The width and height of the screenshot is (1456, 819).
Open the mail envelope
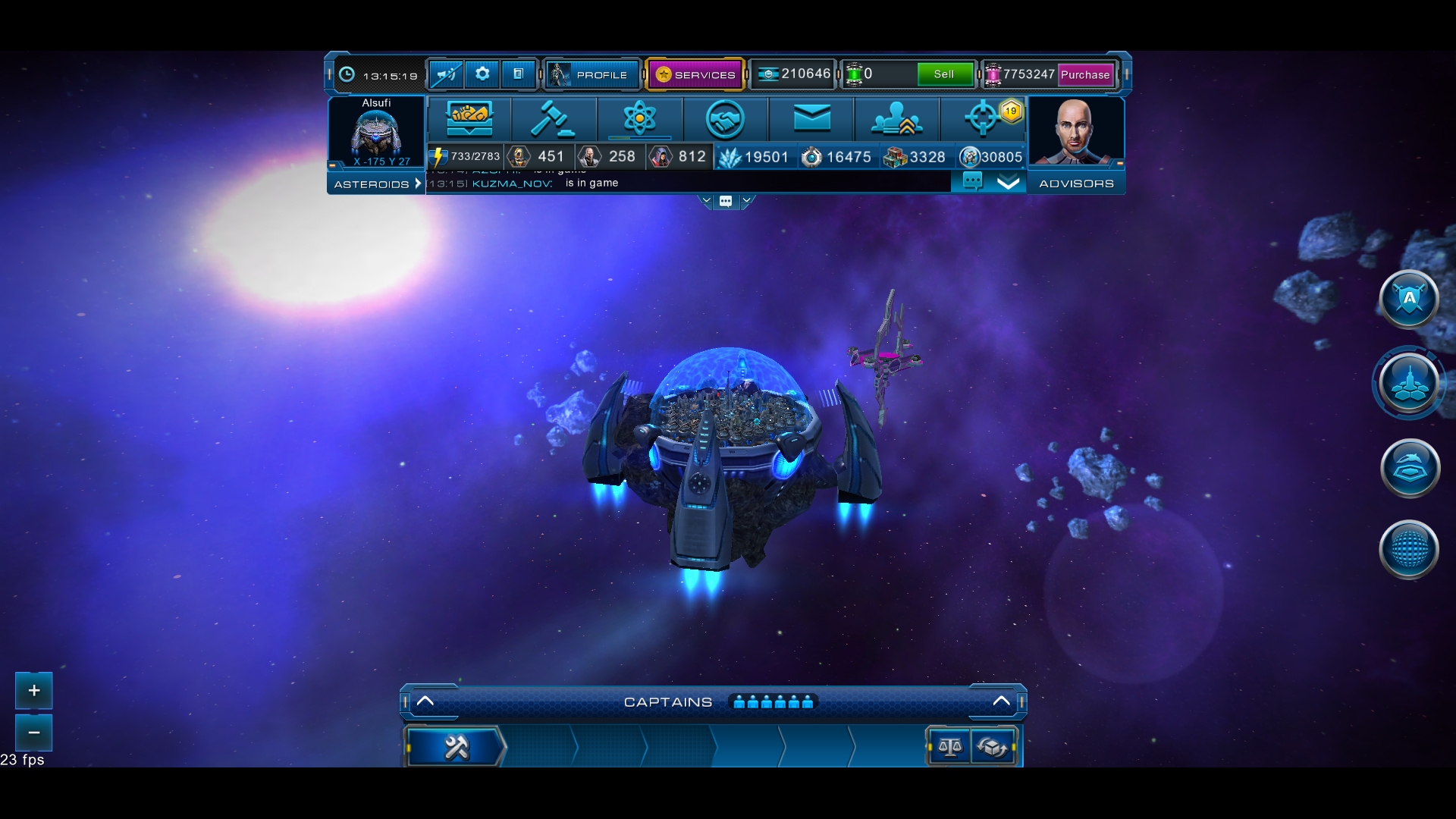click(811, 119)
